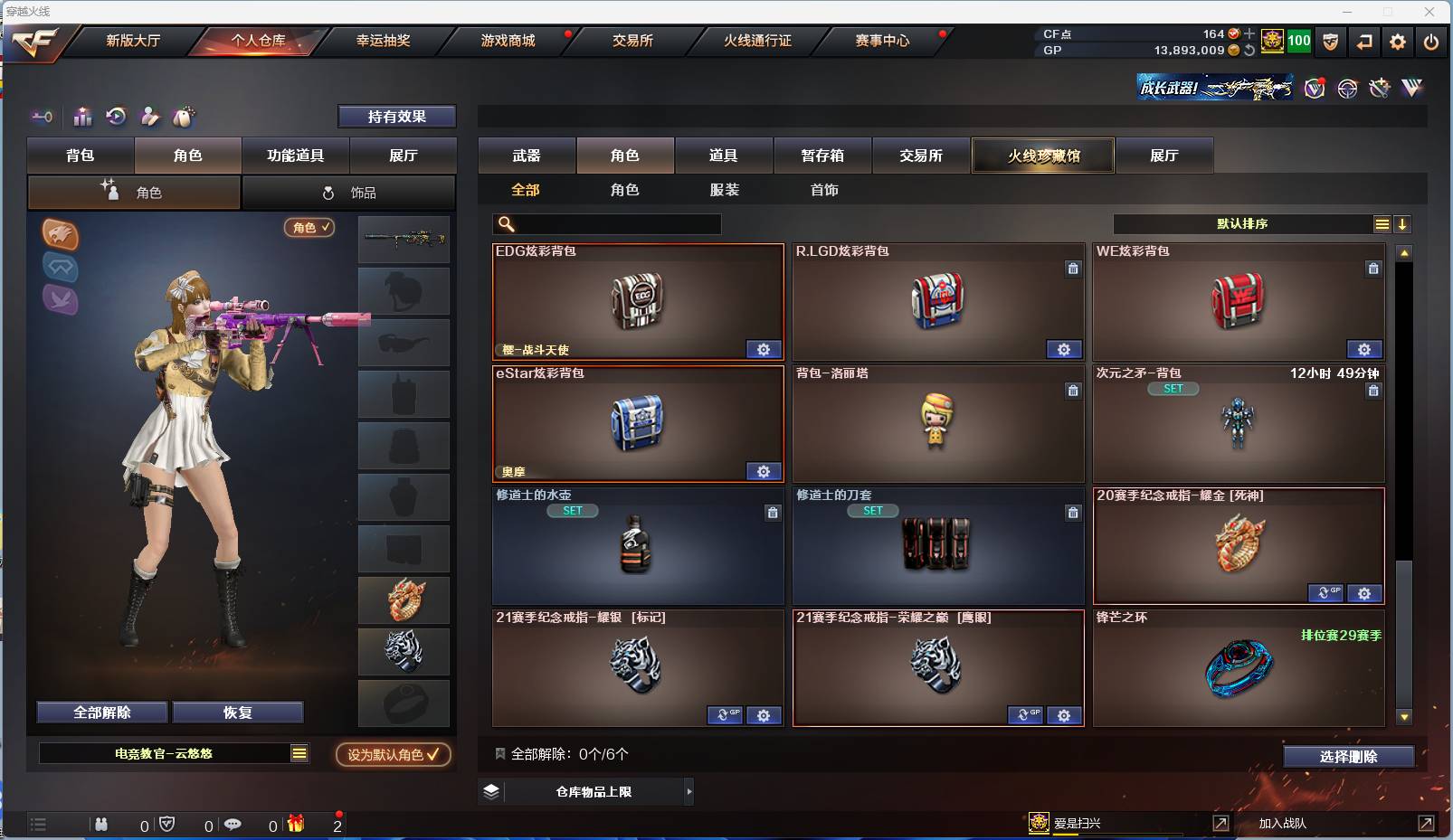Image resolution: width=1453 pixels, height=840 pixels.
Task: Select the character outfit icon in the small toolbar
Action: pyautogui.click(x=150, y=117)
